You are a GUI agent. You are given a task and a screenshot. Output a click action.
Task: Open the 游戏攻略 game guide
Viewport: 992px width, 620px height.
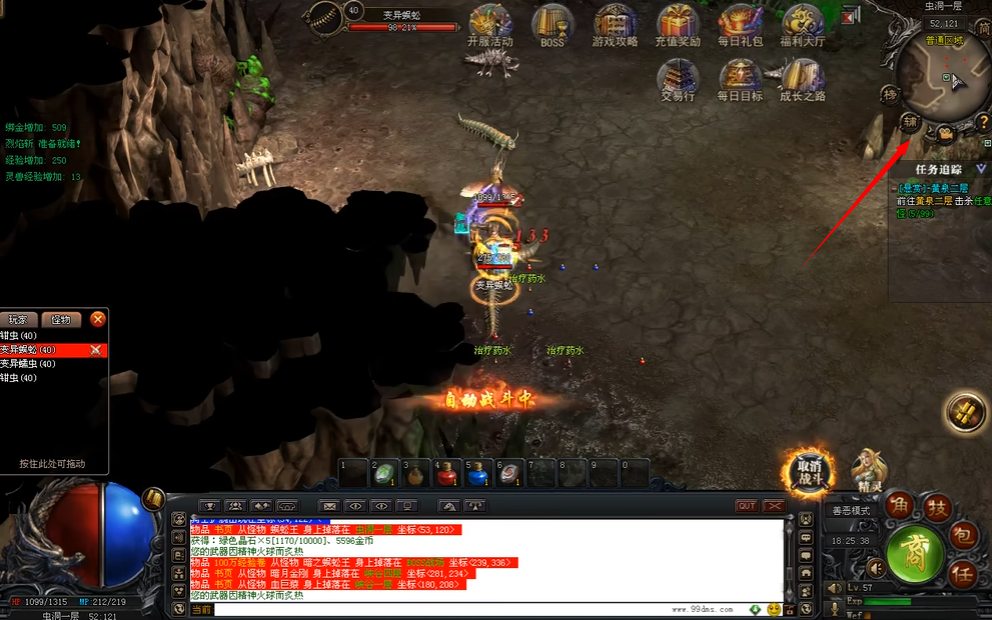615,24
